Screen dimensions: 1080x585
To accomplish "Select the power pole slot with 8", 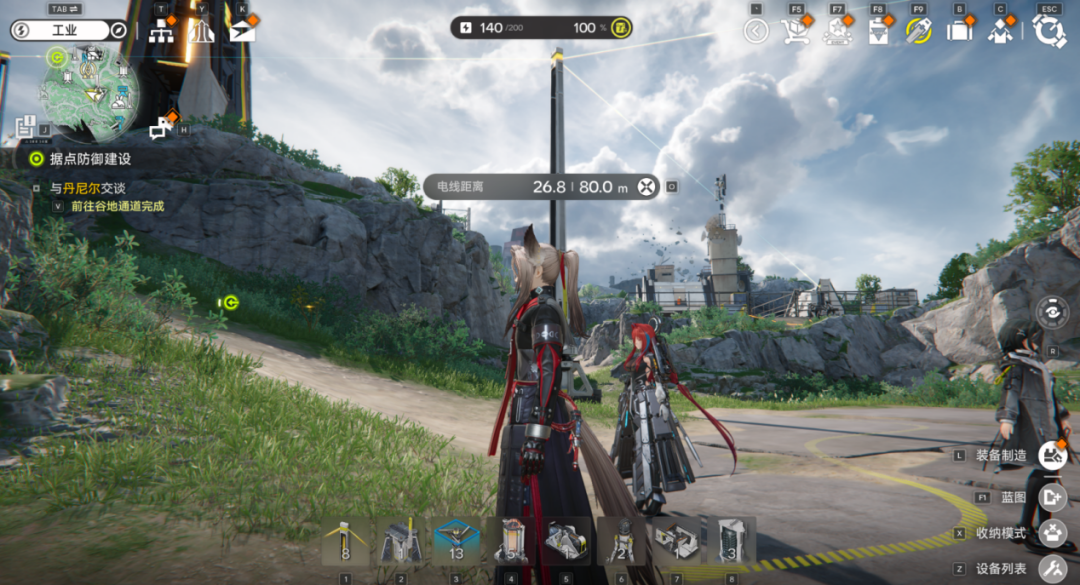I will [346, 541].
